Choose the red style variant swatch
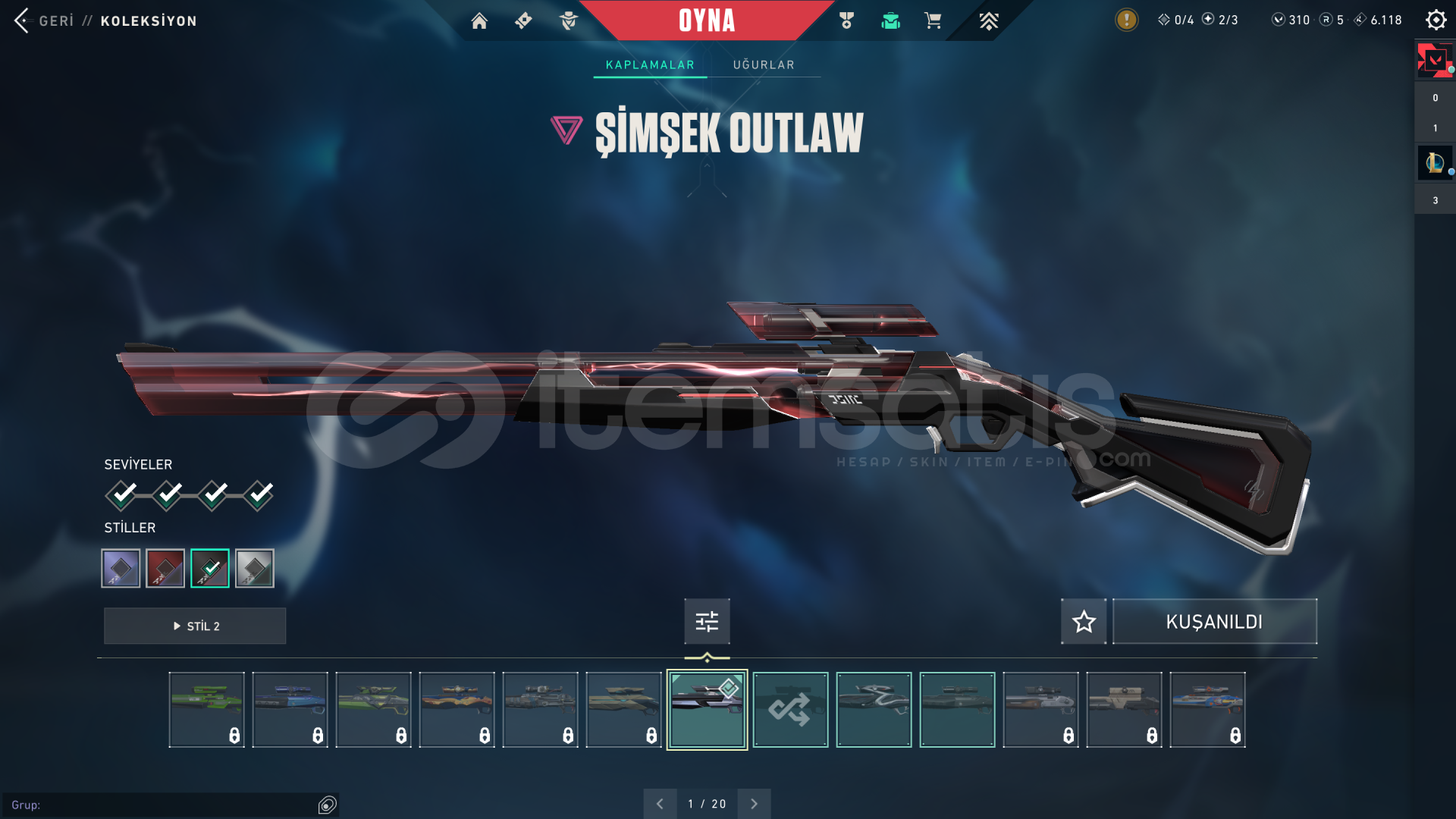Screen dimensions: 1456x819 tap(165, 568)
